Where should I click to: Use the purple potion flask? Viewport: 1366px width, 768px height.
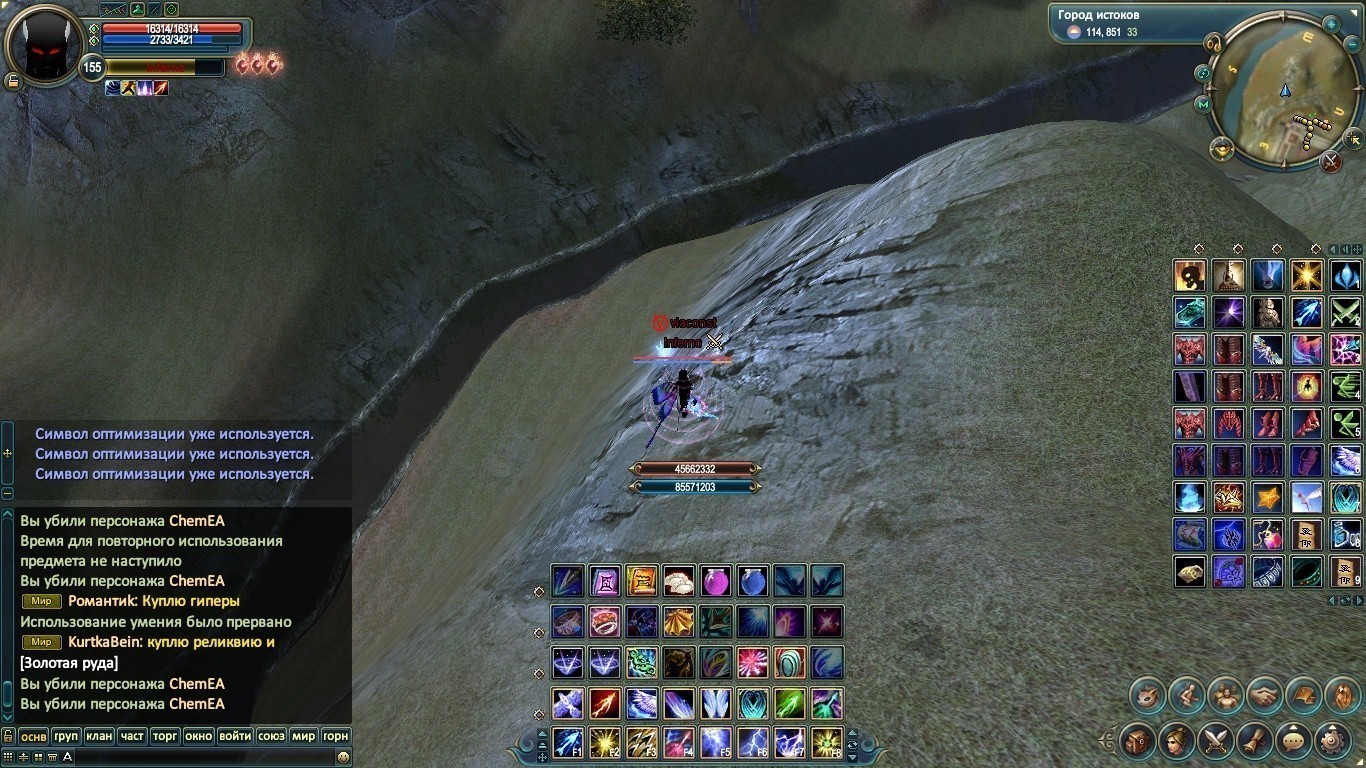coord(716,581)
